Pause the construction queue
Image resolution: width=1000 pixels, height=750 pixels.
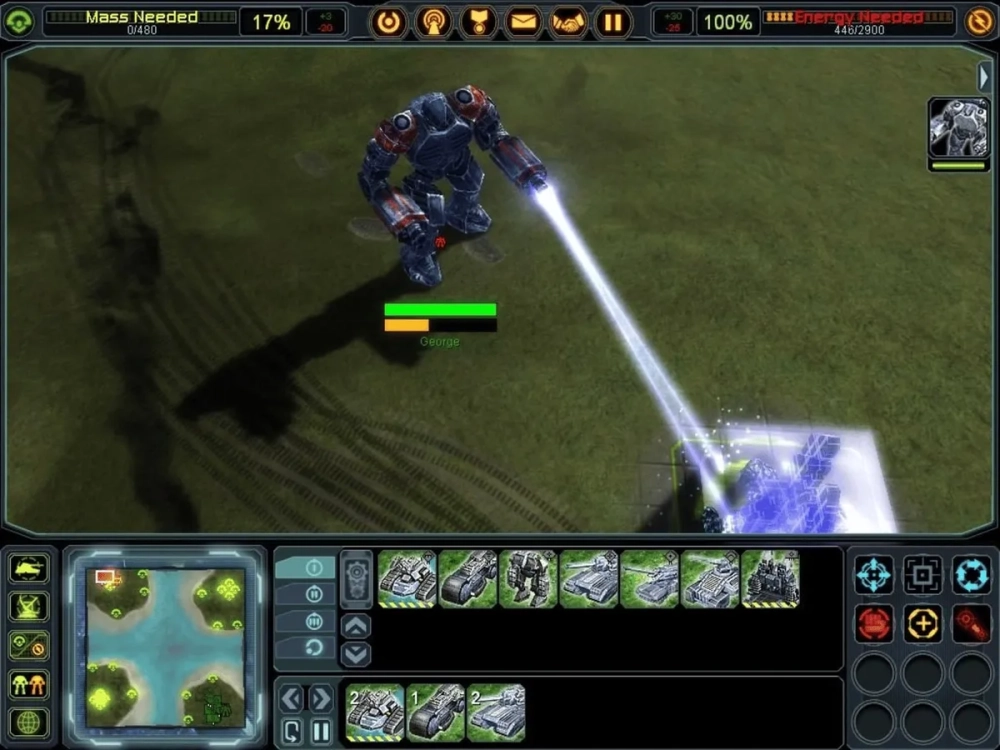[x=319, y=730]
